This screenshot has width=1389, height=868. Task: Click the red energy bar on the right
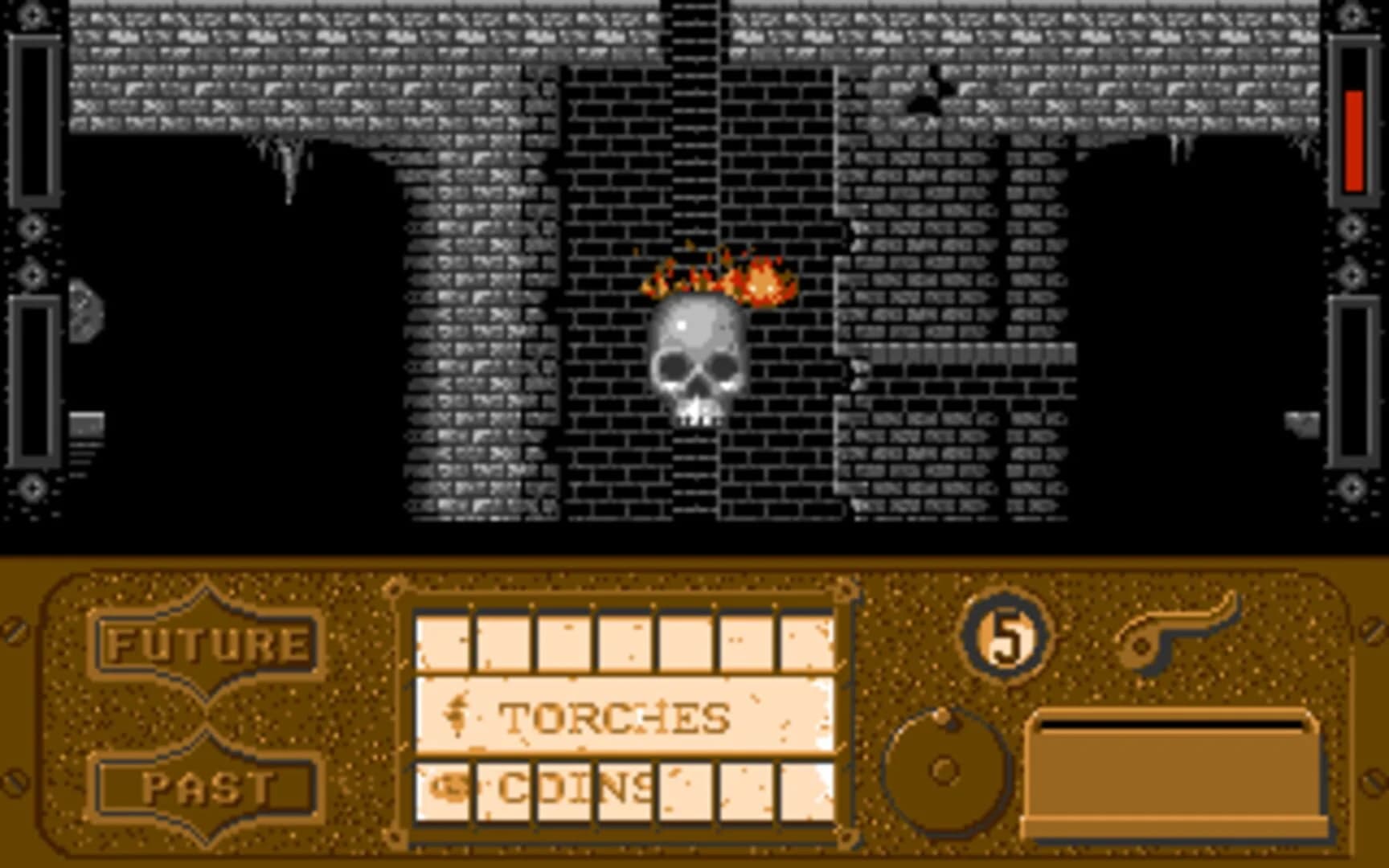[1353, 145]
